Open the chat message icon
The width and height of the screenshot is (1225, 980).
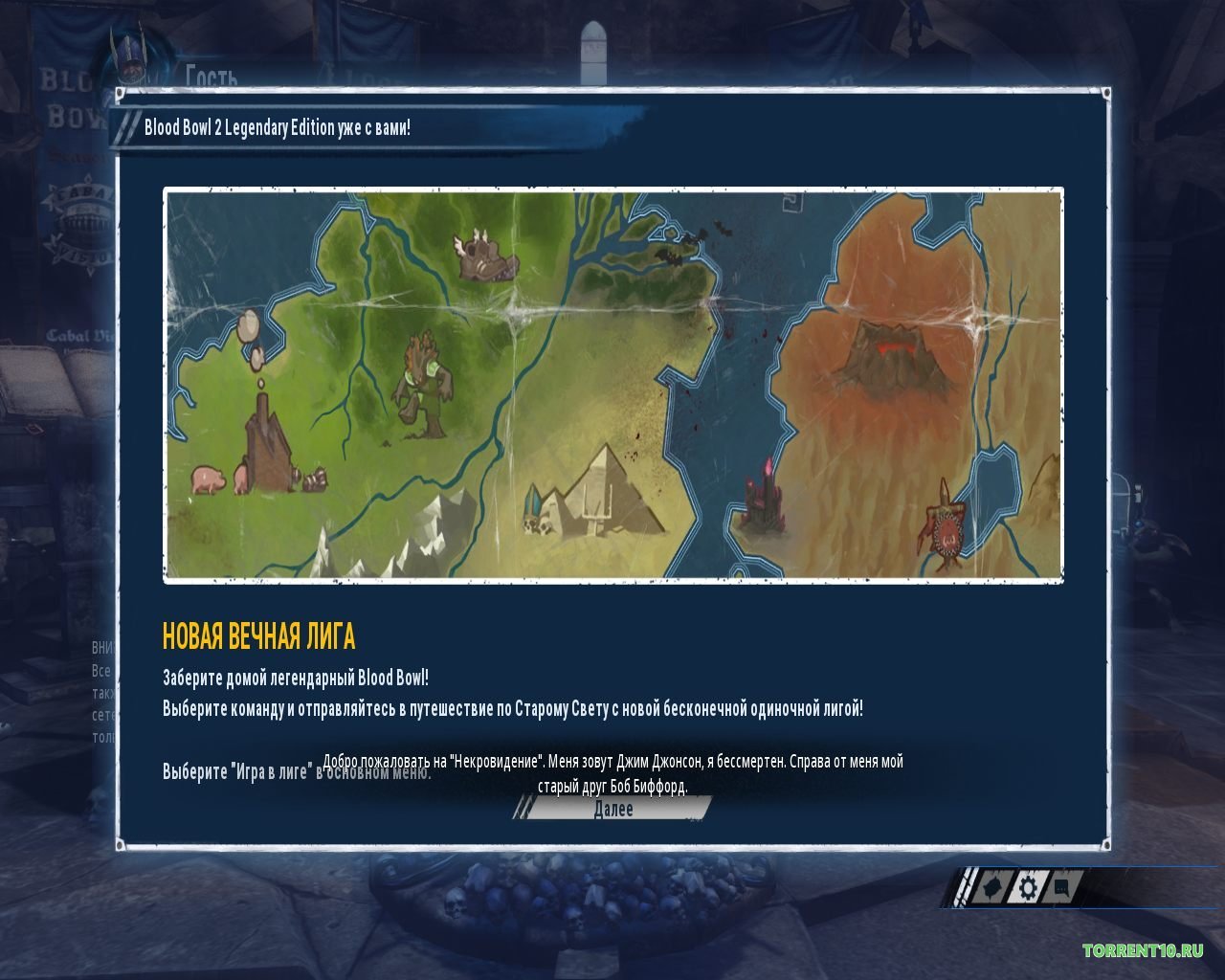point(1060,888)
